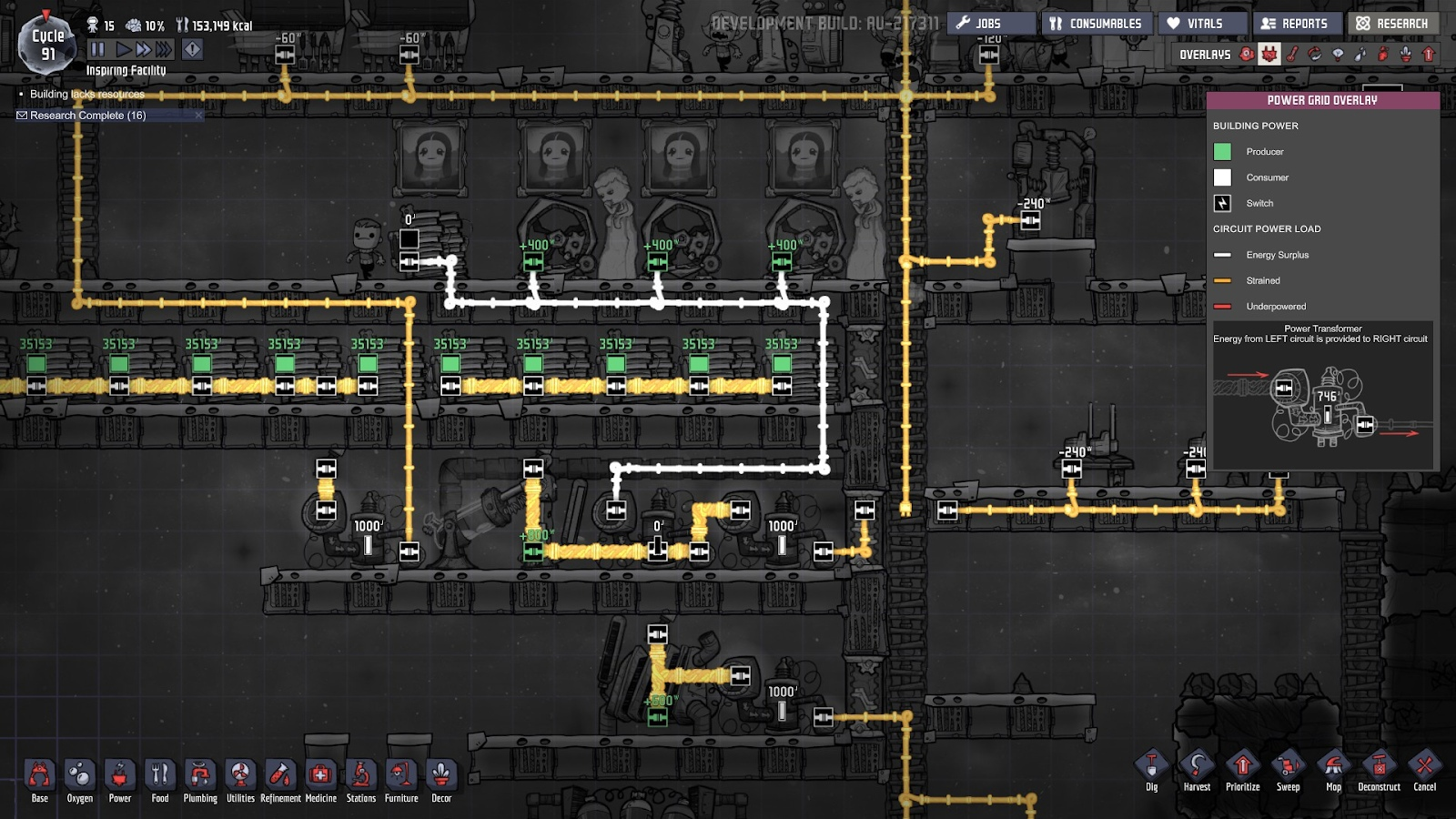Select the Dig tool

click(1152, 770)
